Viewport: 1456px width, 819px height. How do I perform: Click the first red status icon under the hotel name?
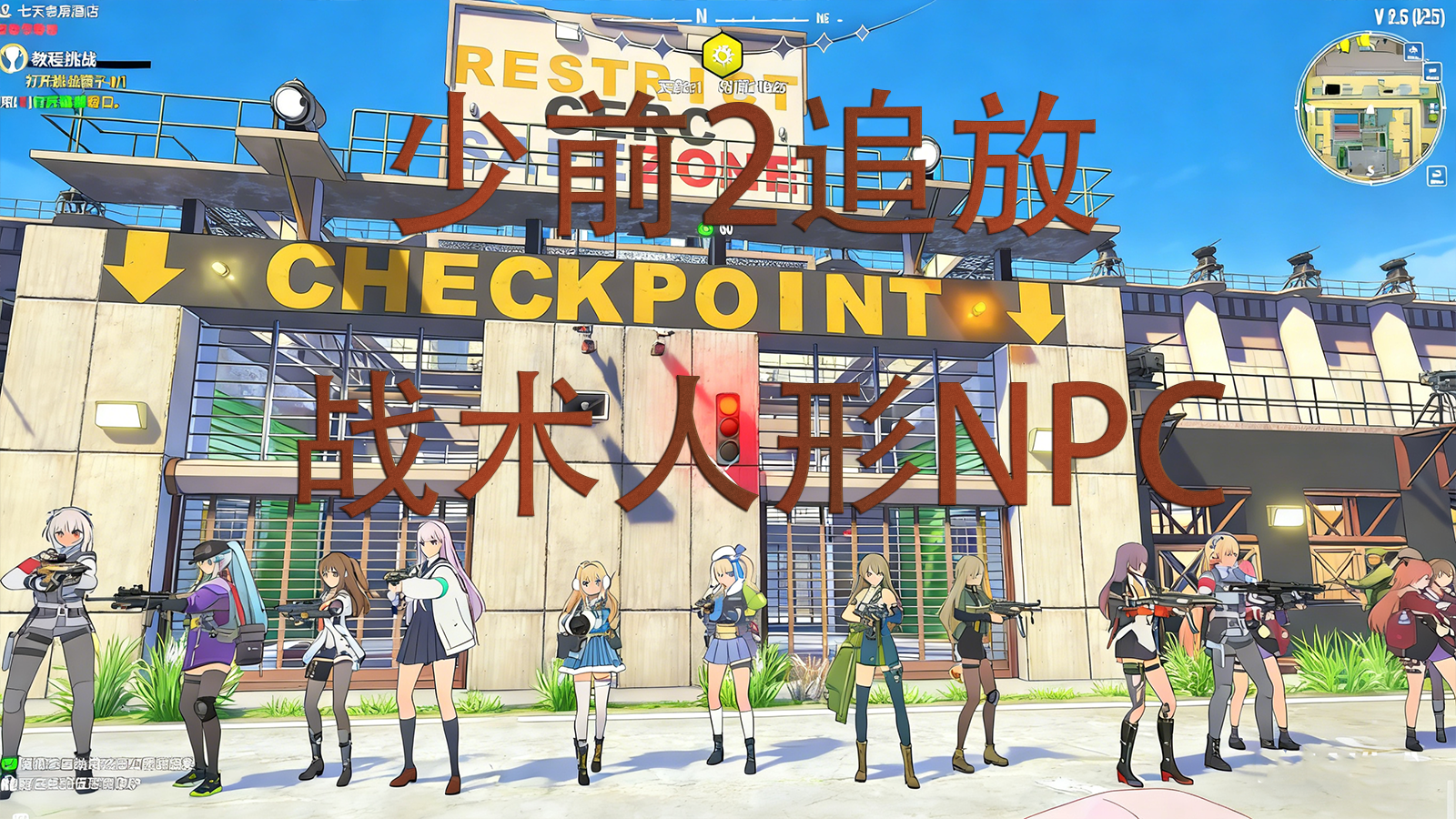click(x=5, y=28)
